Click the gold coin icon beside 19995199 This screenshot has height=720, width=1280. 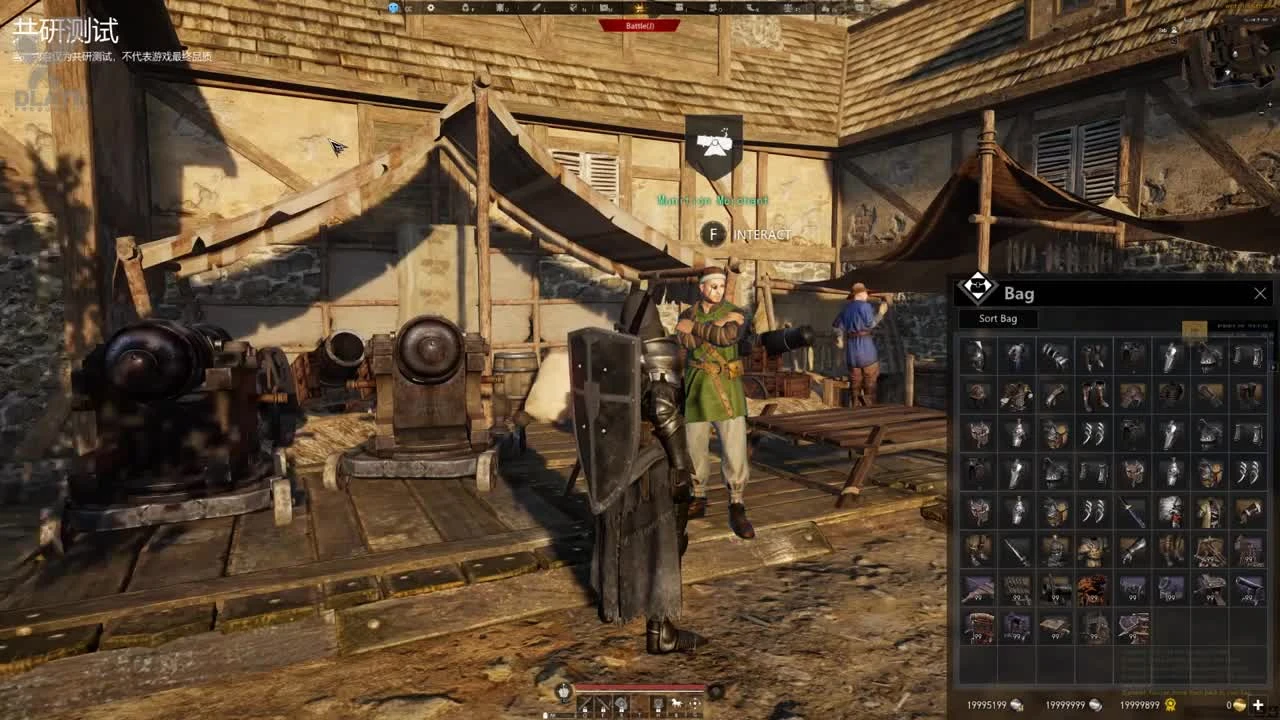(x=1015, y=704)
